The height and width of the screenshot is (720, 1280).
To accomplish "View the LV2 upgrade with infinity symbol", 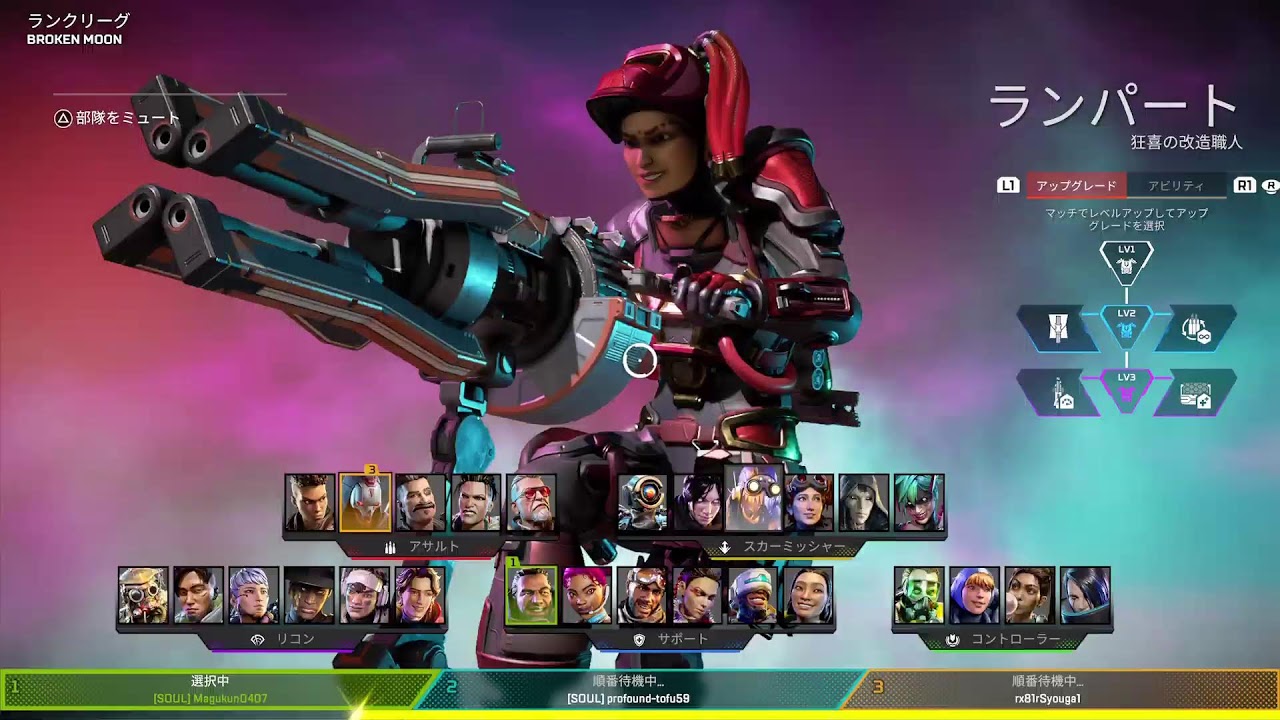I will point(1195,328).
